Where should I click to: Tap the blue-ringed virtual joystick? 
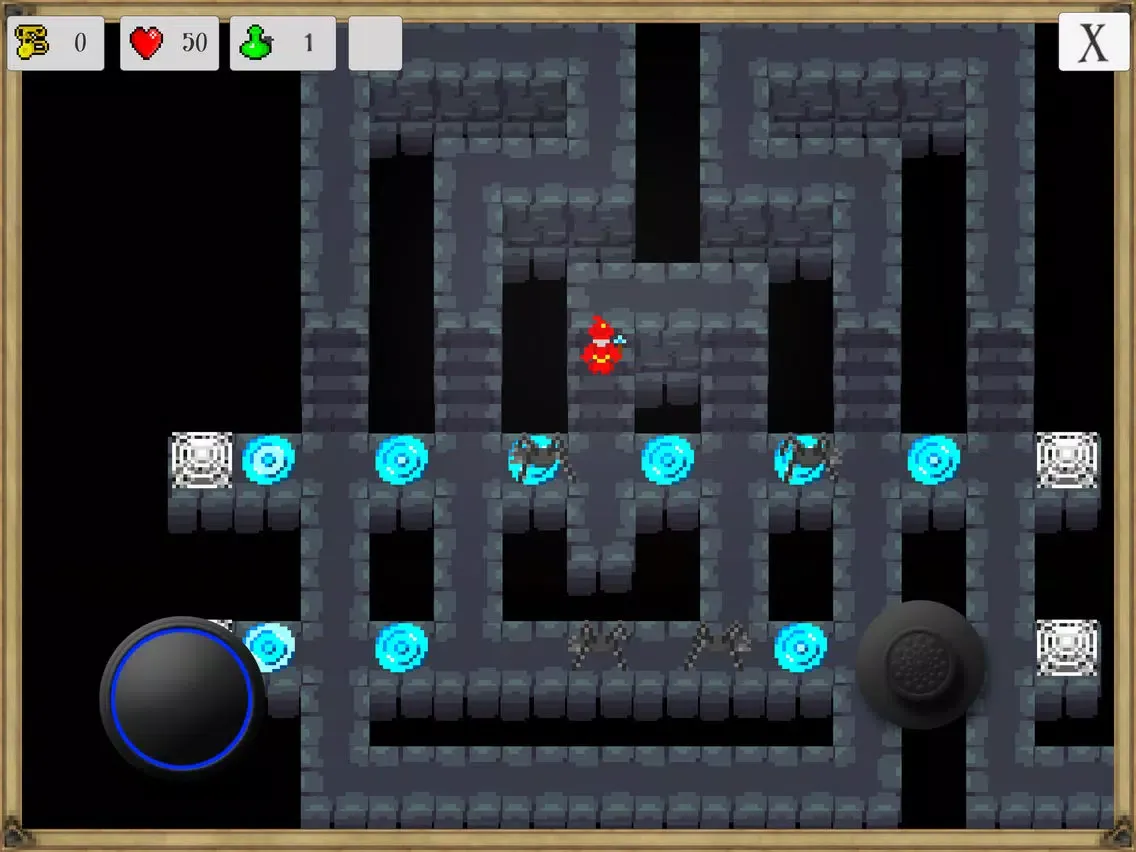tap(181, 696)
